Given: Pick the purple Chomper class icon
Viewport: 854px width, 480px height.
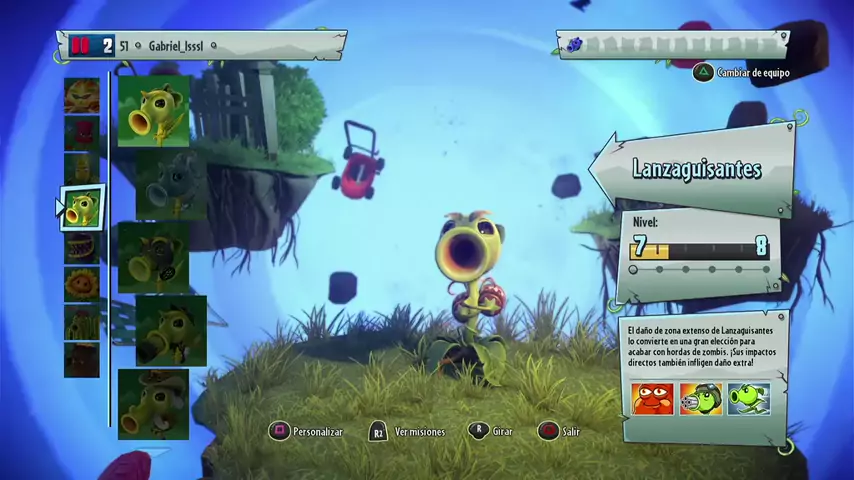Looking at the screenshot, I should 82,247.
